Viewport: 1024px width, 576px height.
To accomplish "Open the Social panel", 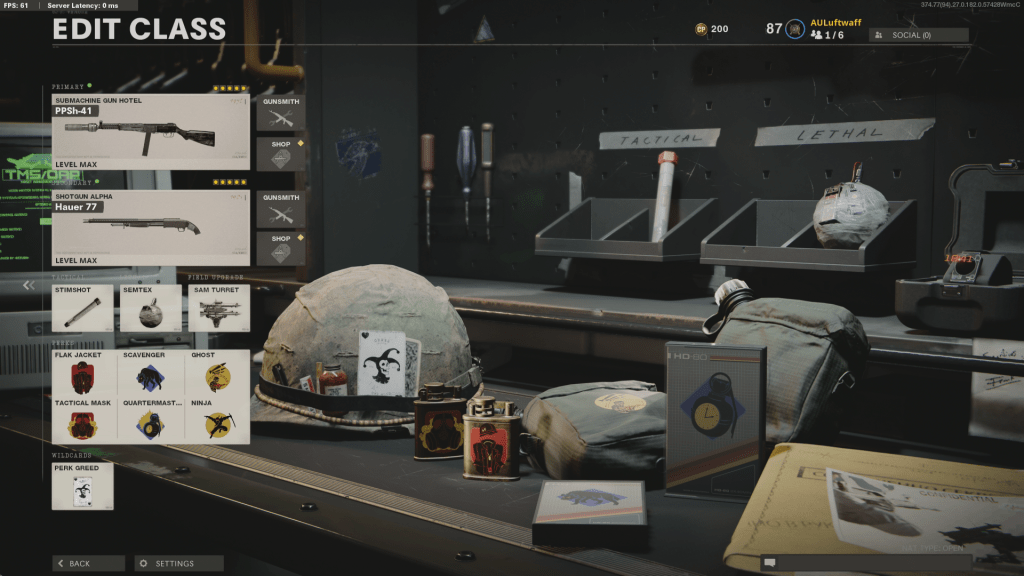I will click(918, 35).
